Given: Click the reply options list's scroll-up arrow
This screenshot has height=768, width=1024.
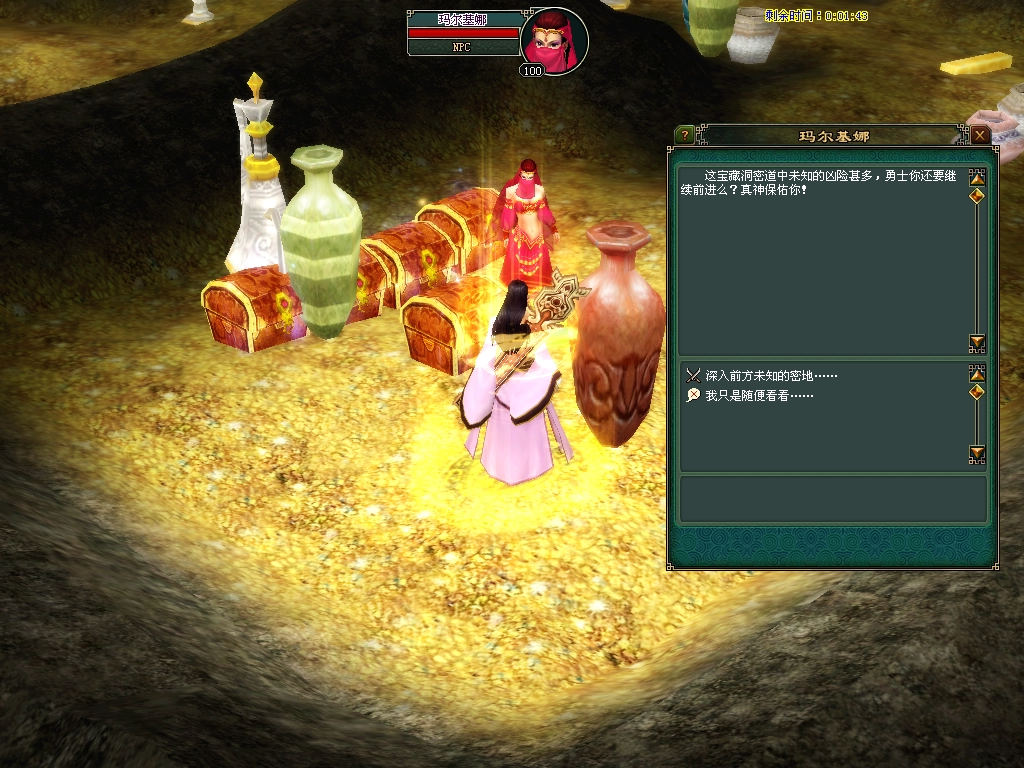Looking at the screenshot, I should (977, 373).
